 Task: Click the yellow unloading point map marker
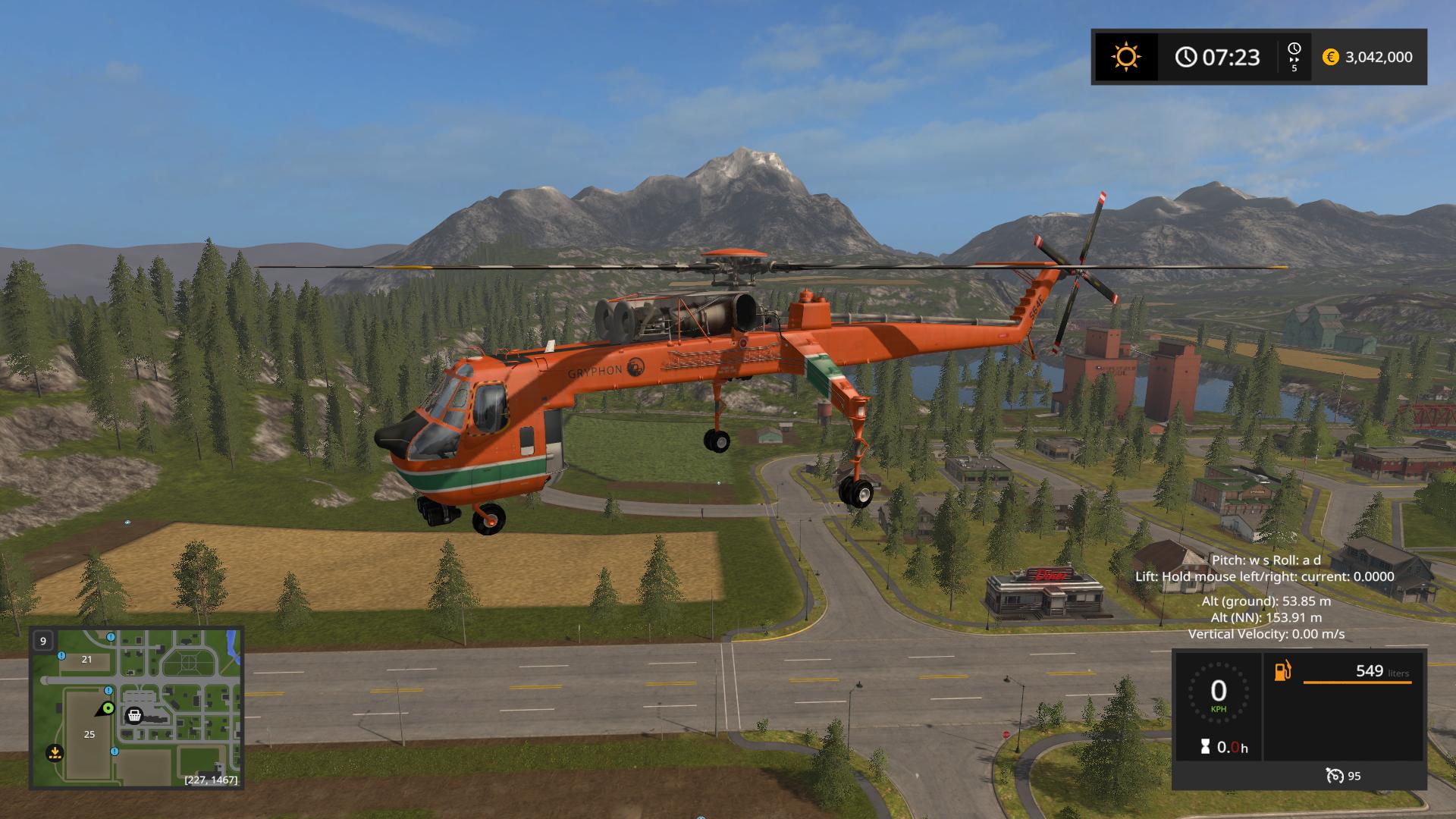pyautogui.click(x=54, y=753)
